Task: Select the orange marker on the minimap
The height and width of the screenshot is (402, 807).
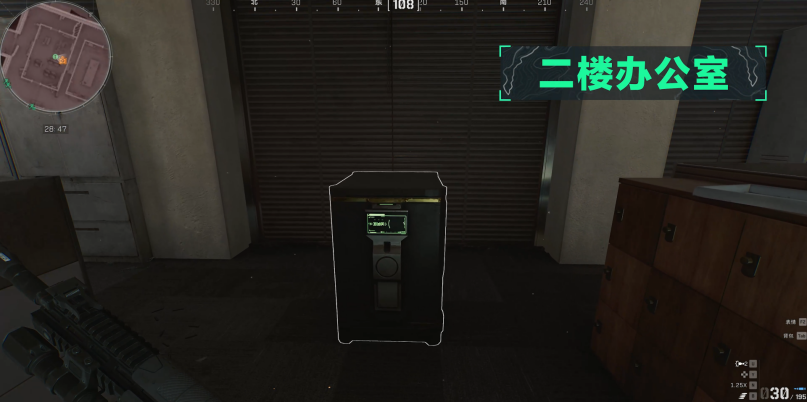Action: tap(63, 60)
